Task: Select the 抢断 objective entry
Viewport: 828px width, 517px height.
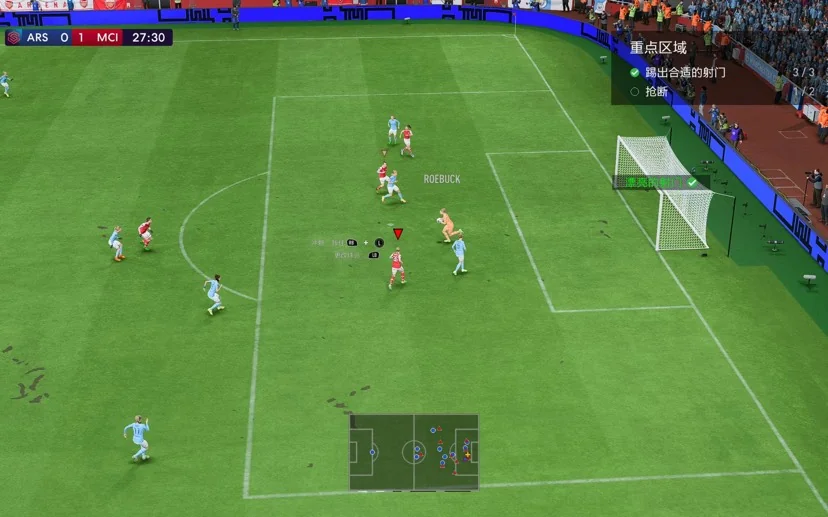Action: click(x=657, y=91)
